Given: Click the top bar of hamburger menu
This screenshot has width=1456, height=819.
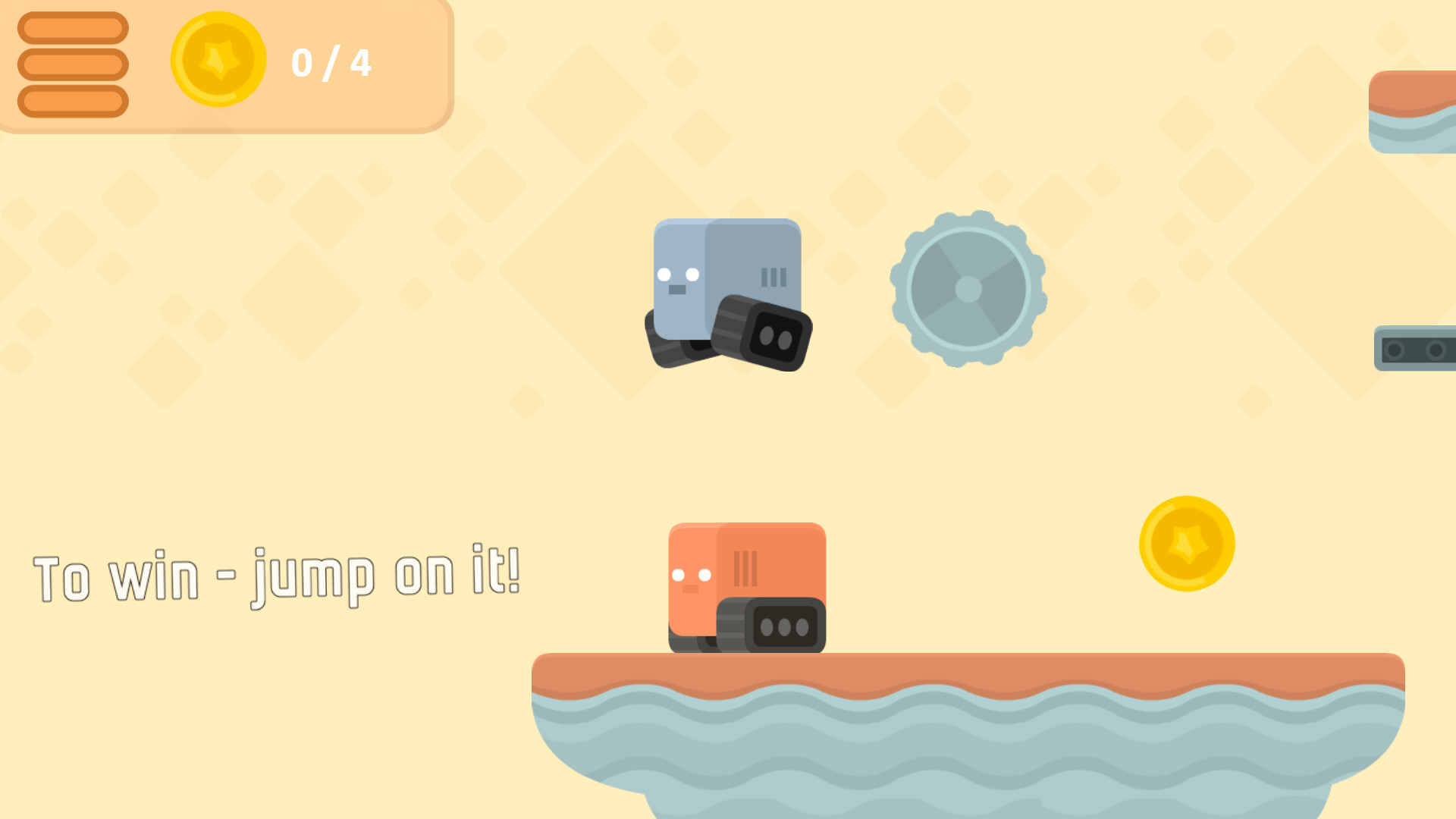Looking at the screenshot, I should [72, 29].
